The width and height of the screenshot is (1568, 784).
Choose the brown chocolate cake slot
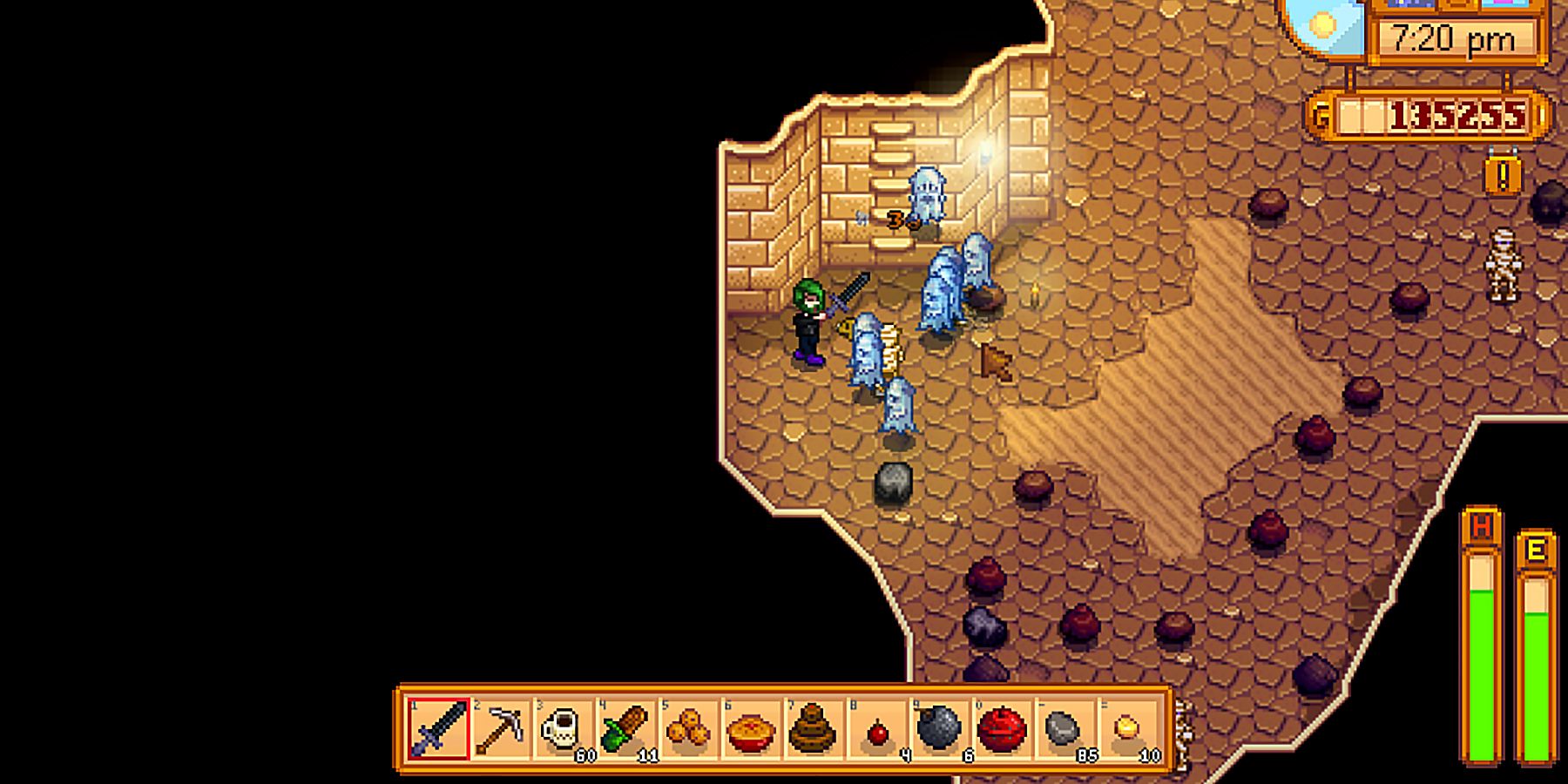click(813, 728)
